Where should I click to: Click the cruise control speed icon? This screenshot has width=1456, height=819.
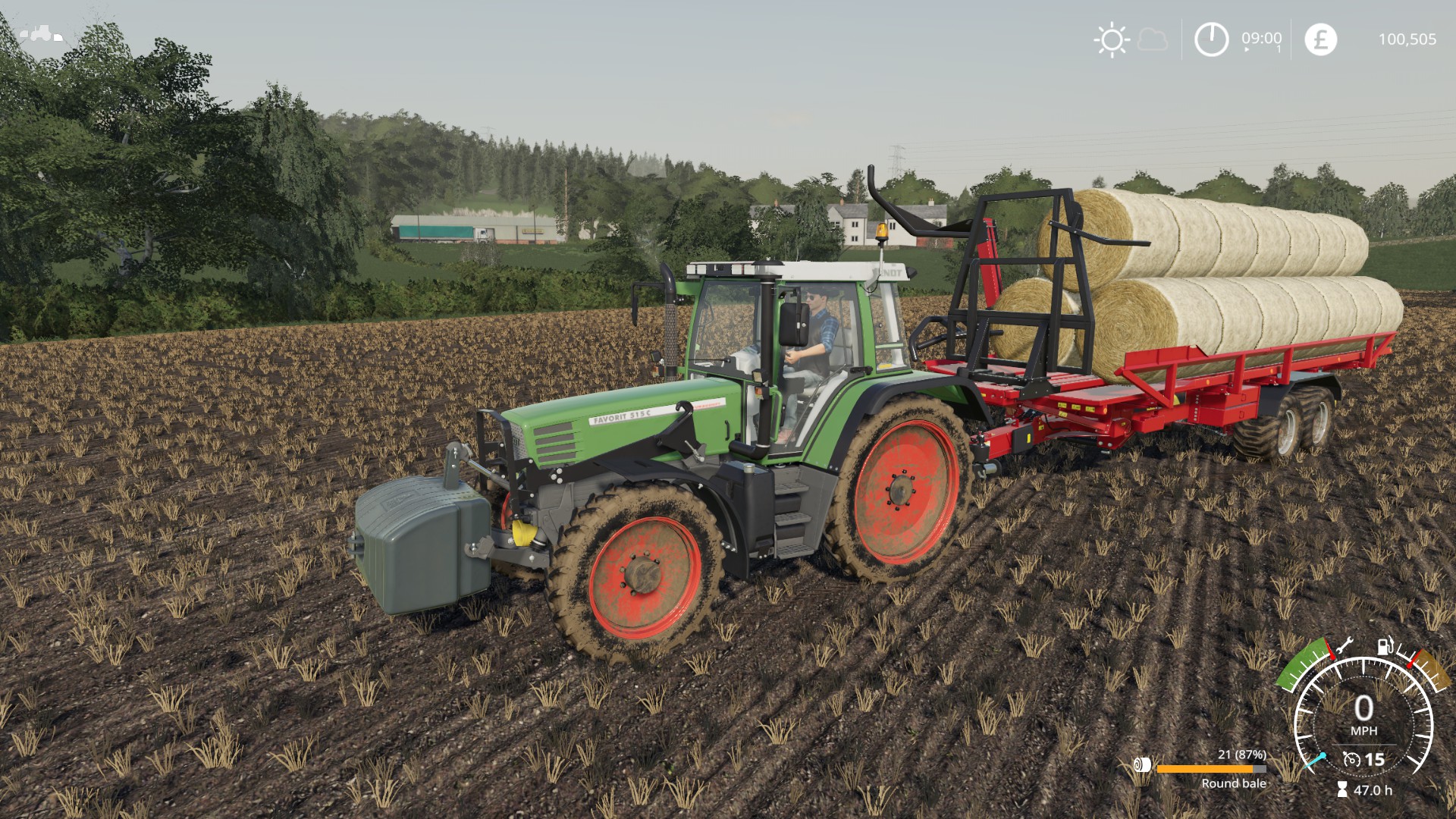(1351, 759)
